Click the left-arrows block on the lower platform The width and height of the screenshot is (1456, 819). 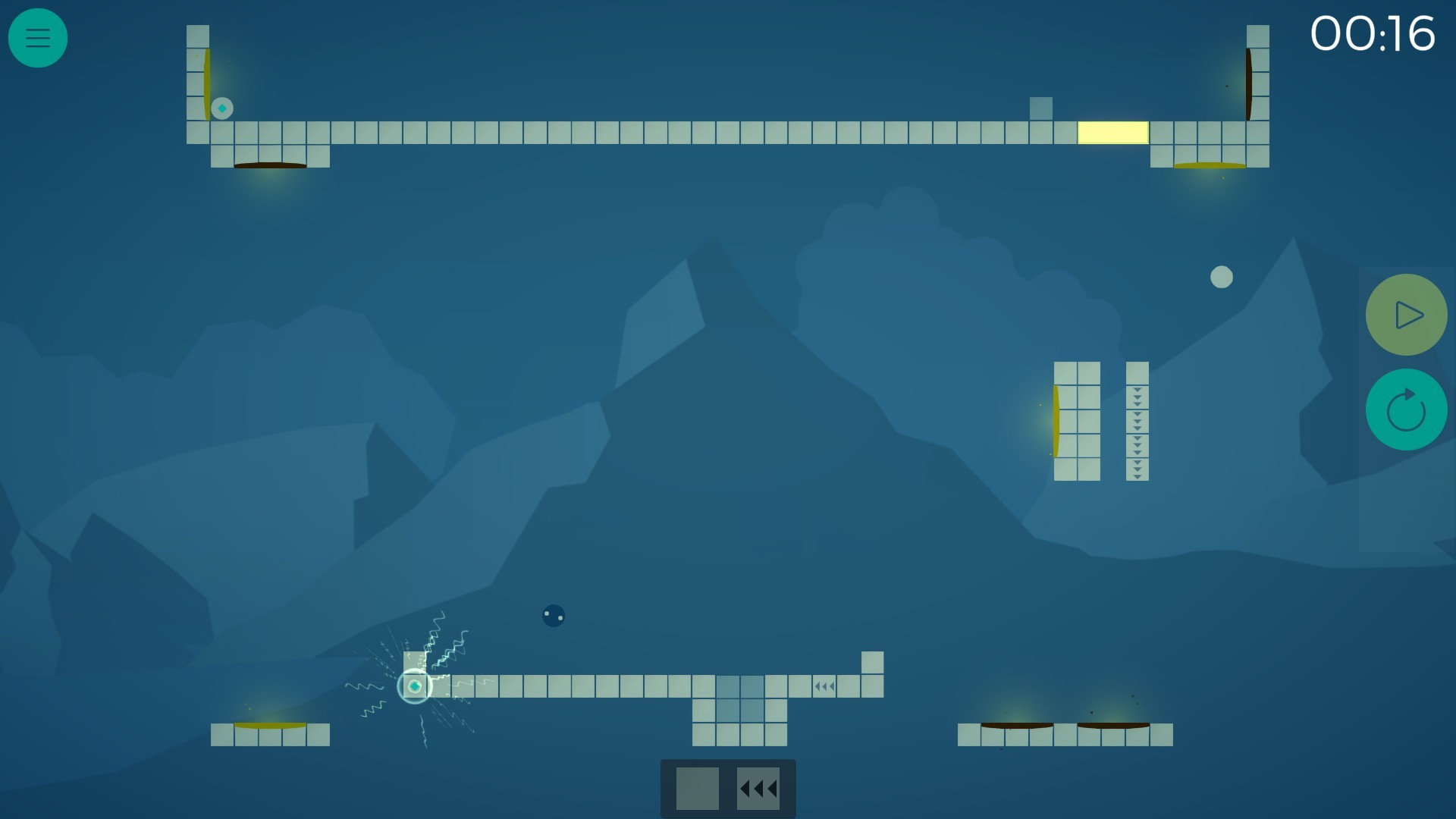tap(824, 686)
